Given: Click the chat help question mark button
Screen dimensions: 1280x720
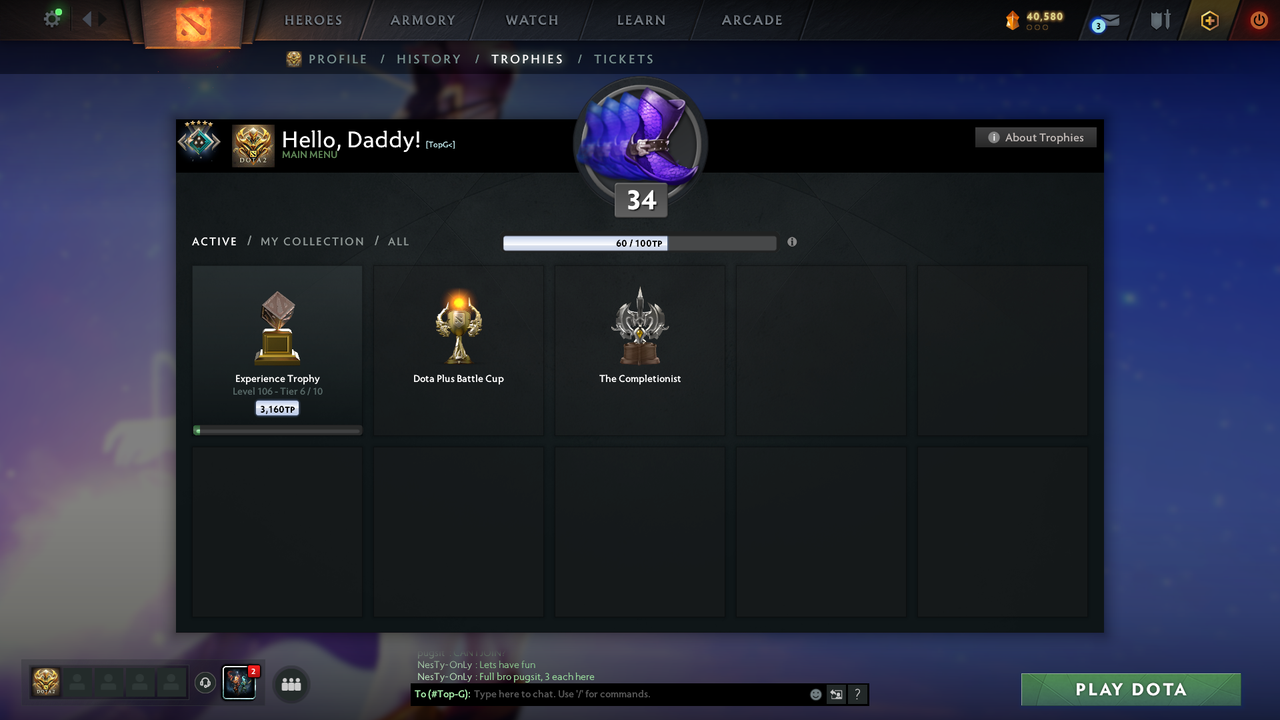Looking at the screenshot, I should click(x=857, y=694).
